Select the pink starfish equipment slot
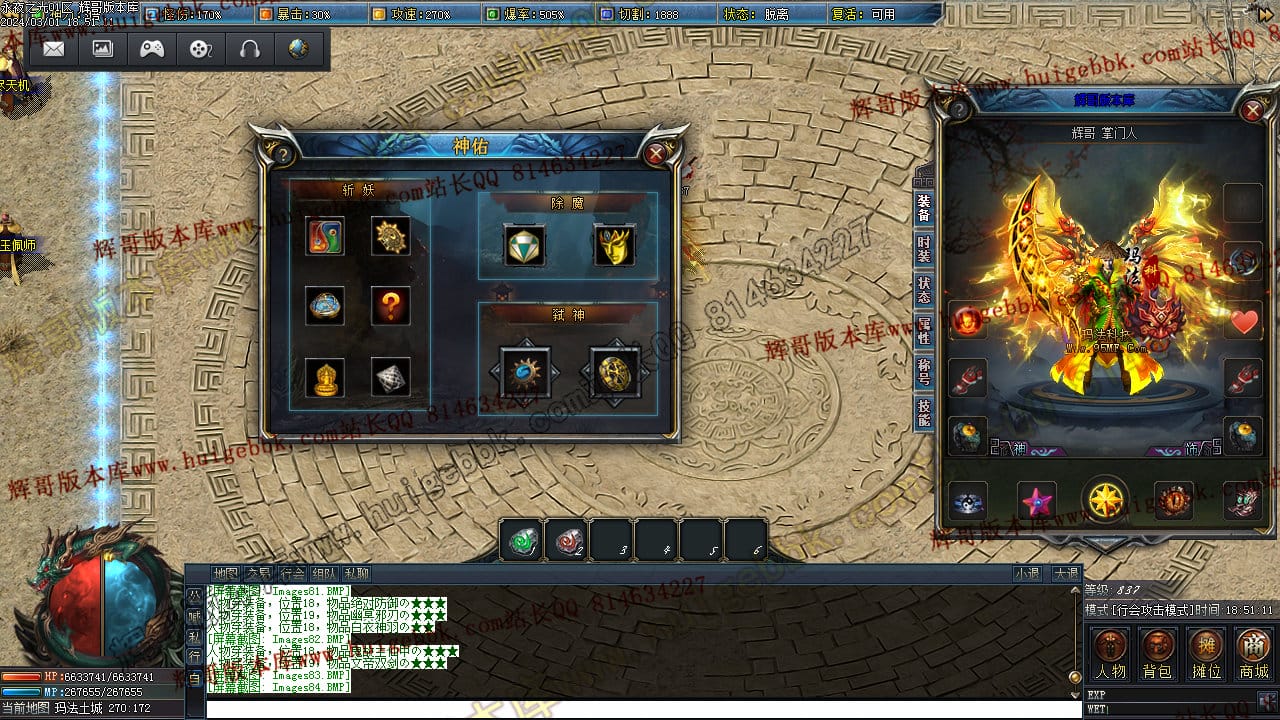The height and width of the screenshot is (720, 1280). [x=1037, y=500]
